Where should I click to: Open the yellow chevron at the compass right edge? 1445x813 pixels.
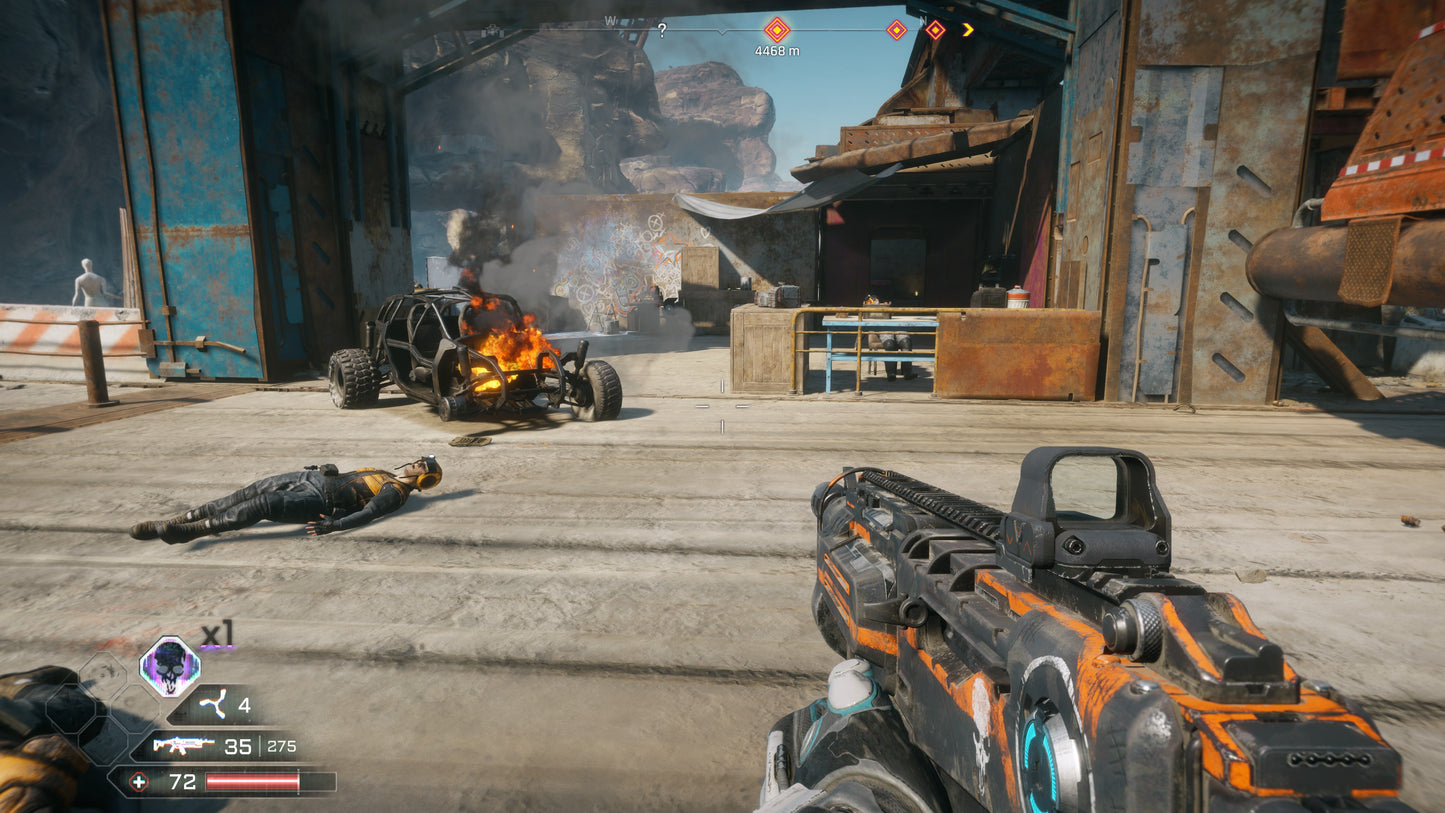click(967, 29)
